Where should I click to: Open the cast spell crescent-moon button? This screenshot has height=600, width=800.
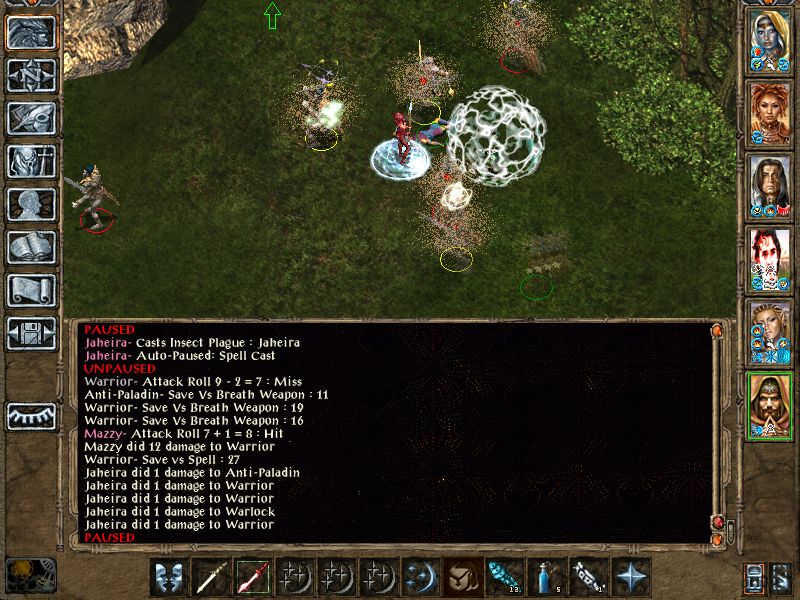pyautogui.click(x=418, y=577)
